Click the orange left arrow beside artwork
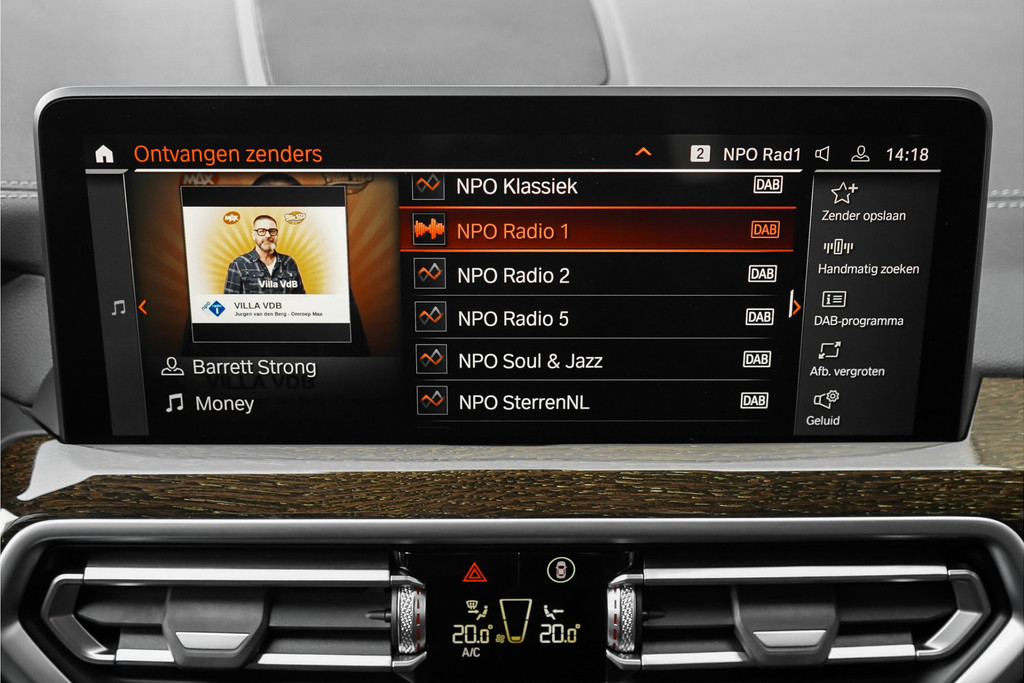 (142, 307)
